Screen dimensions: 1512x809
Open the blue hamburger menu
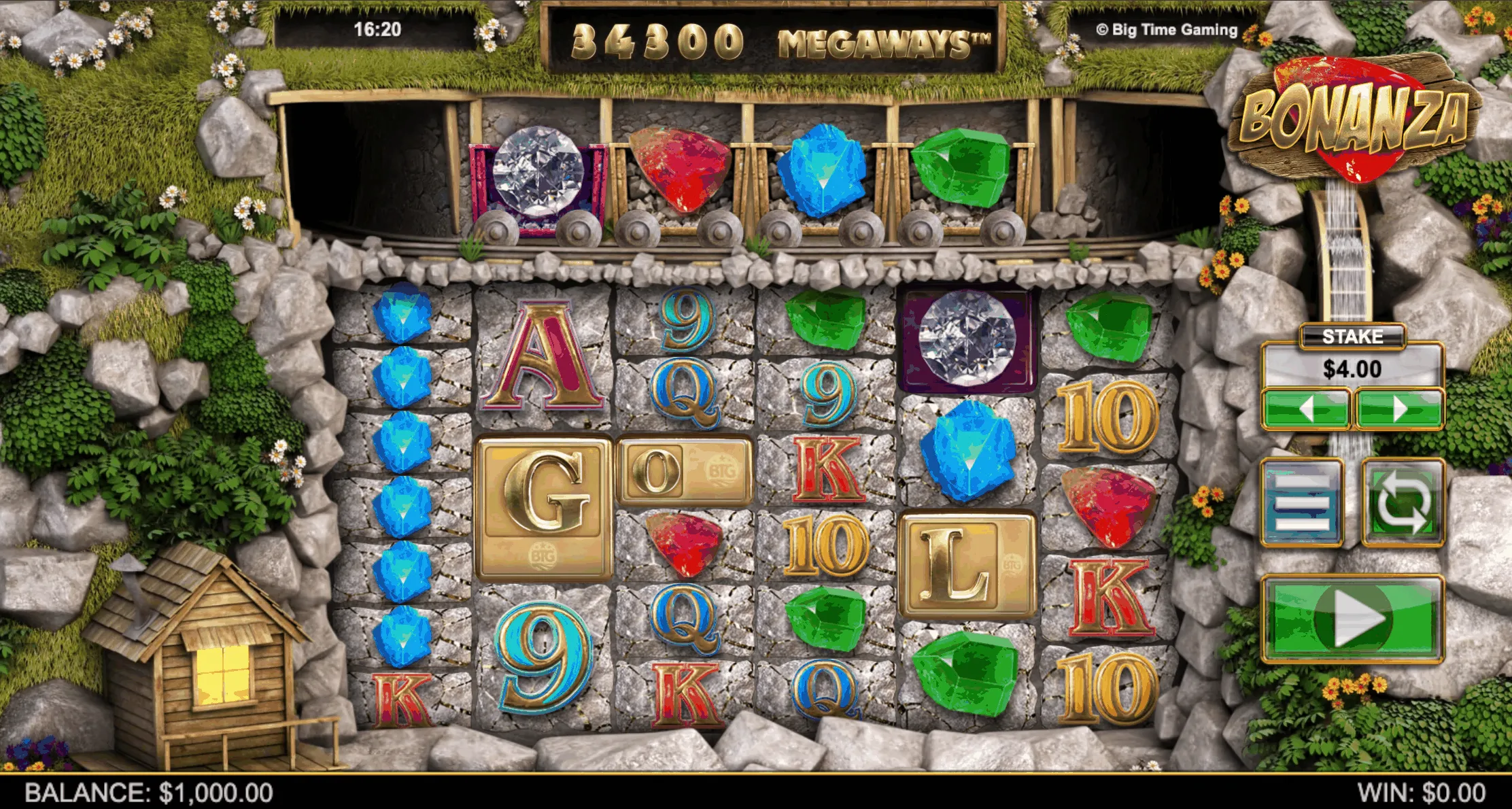pyautogui.click(x=1302, y=503)
